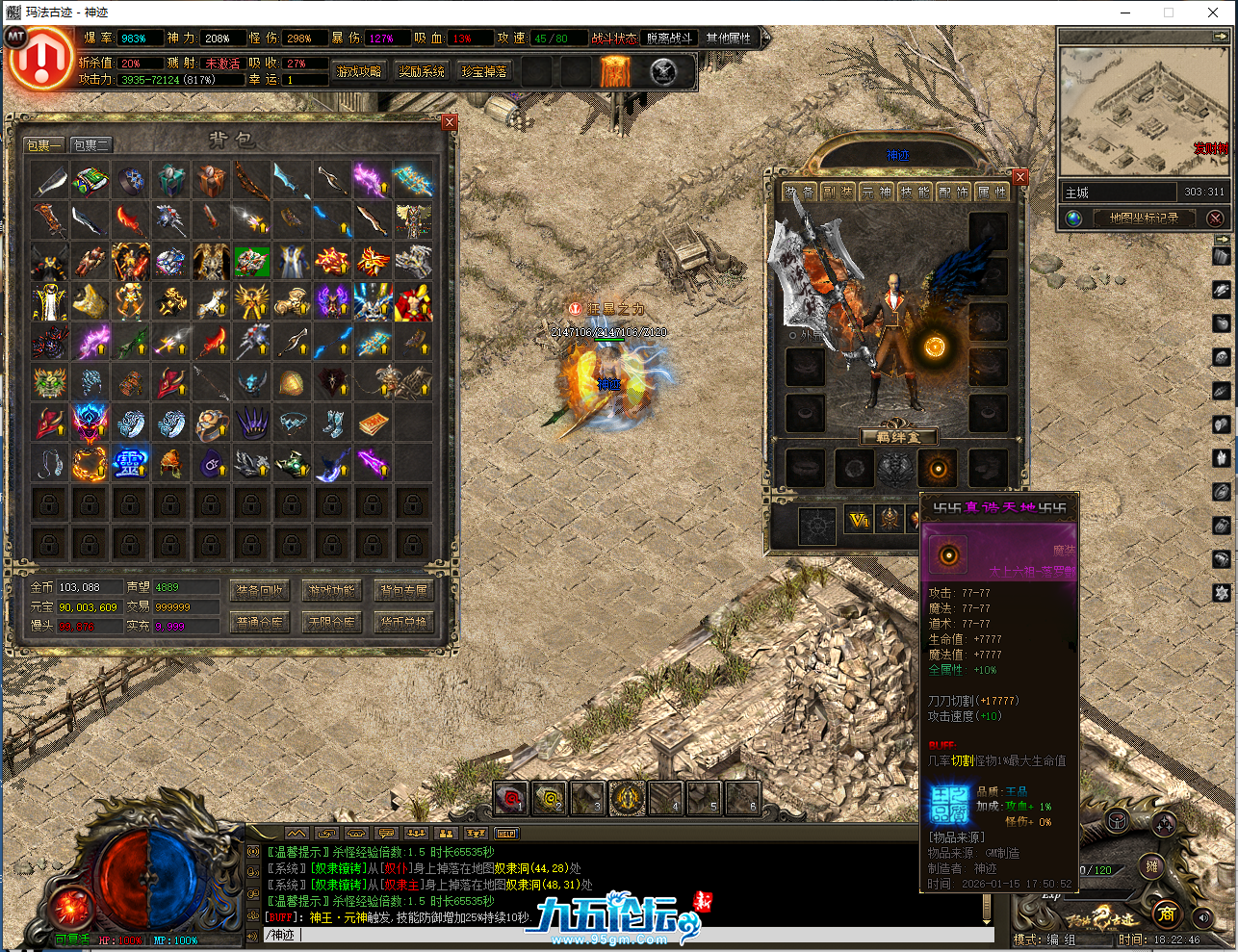
Task: Open 货币兑换 currency exchange
Action: point(404,623)
